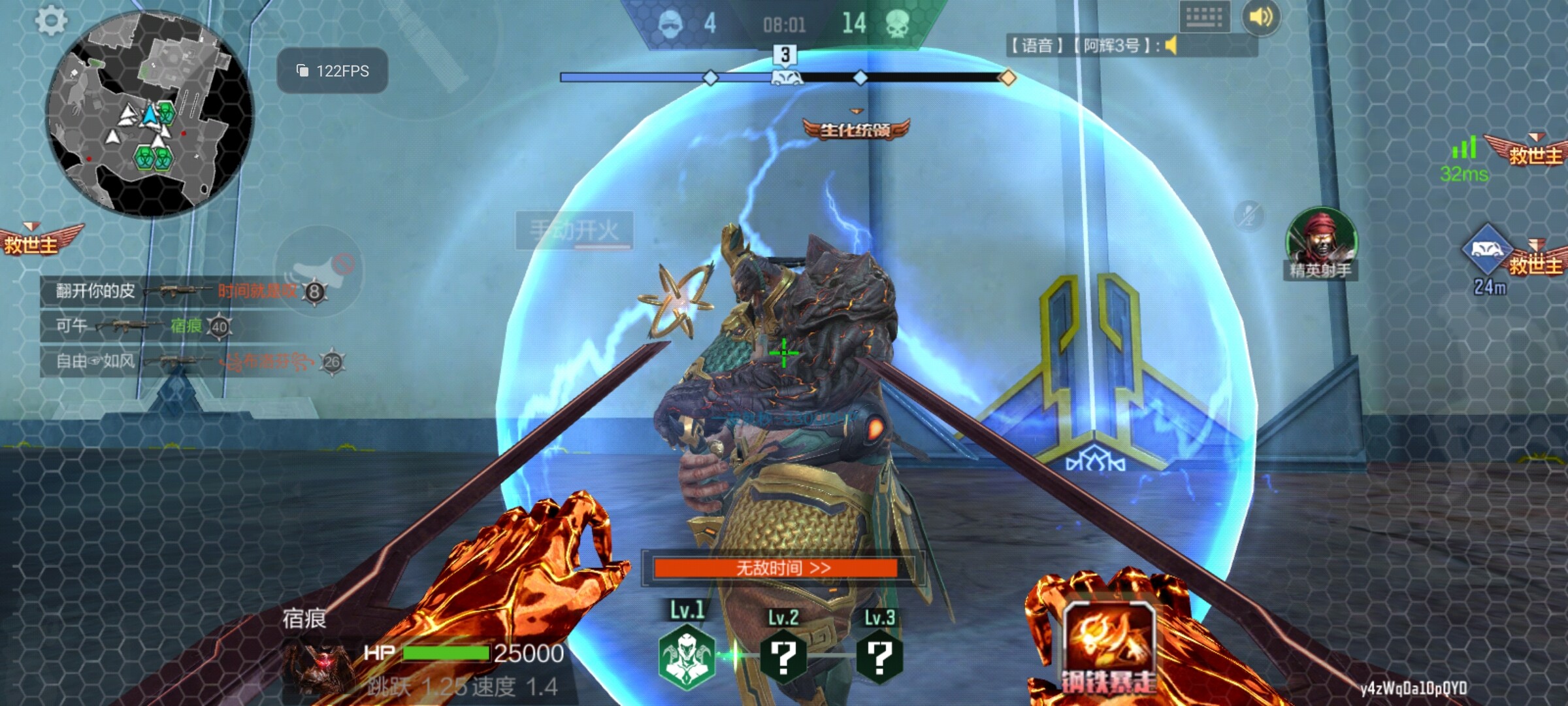Toggle the speaker voice button
The width and height of the screenshot is (1568, 706).
[x=1261, y=17]
